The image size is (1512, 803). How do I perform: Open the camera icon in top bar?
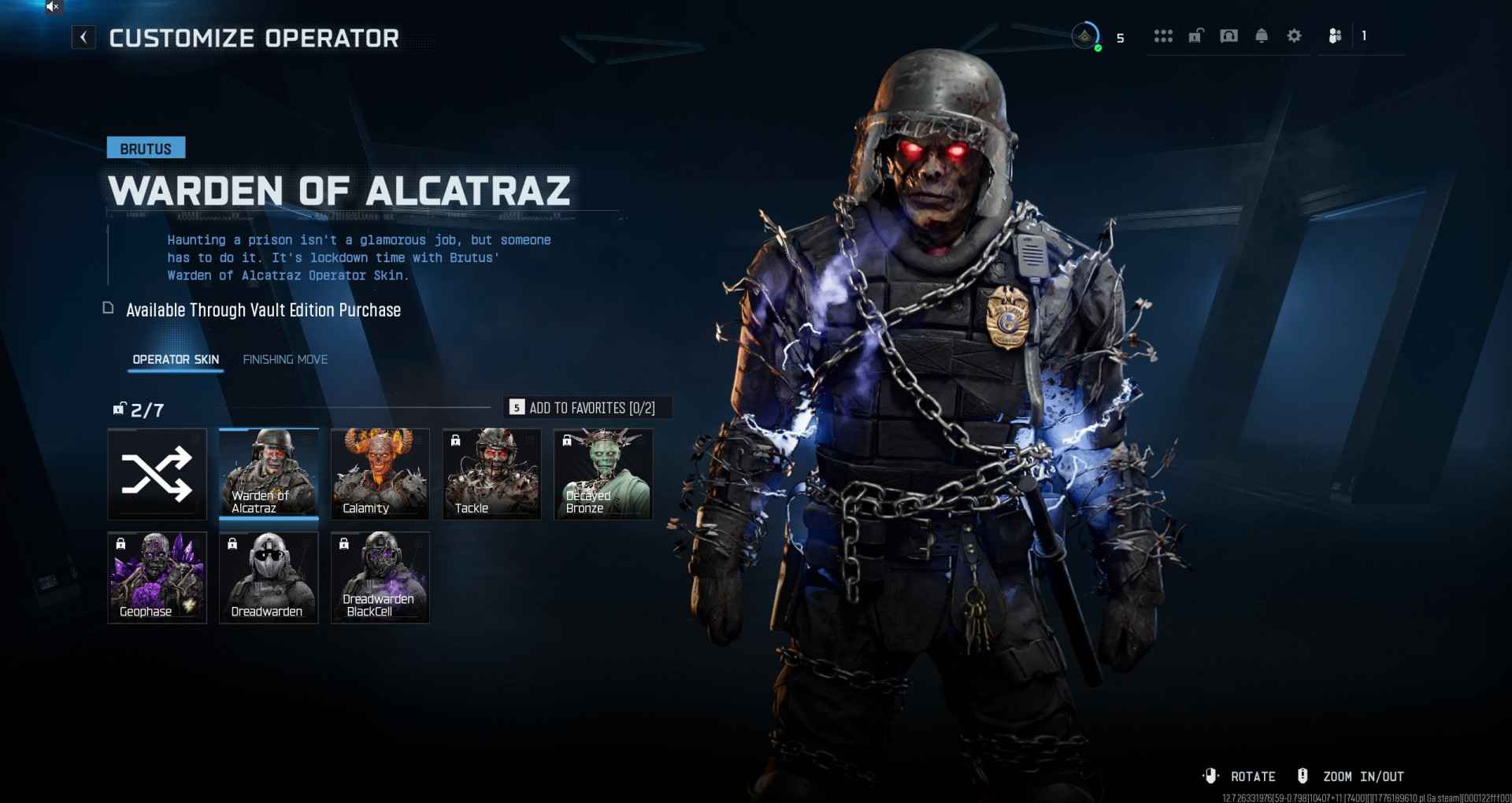pos(1228,36)
